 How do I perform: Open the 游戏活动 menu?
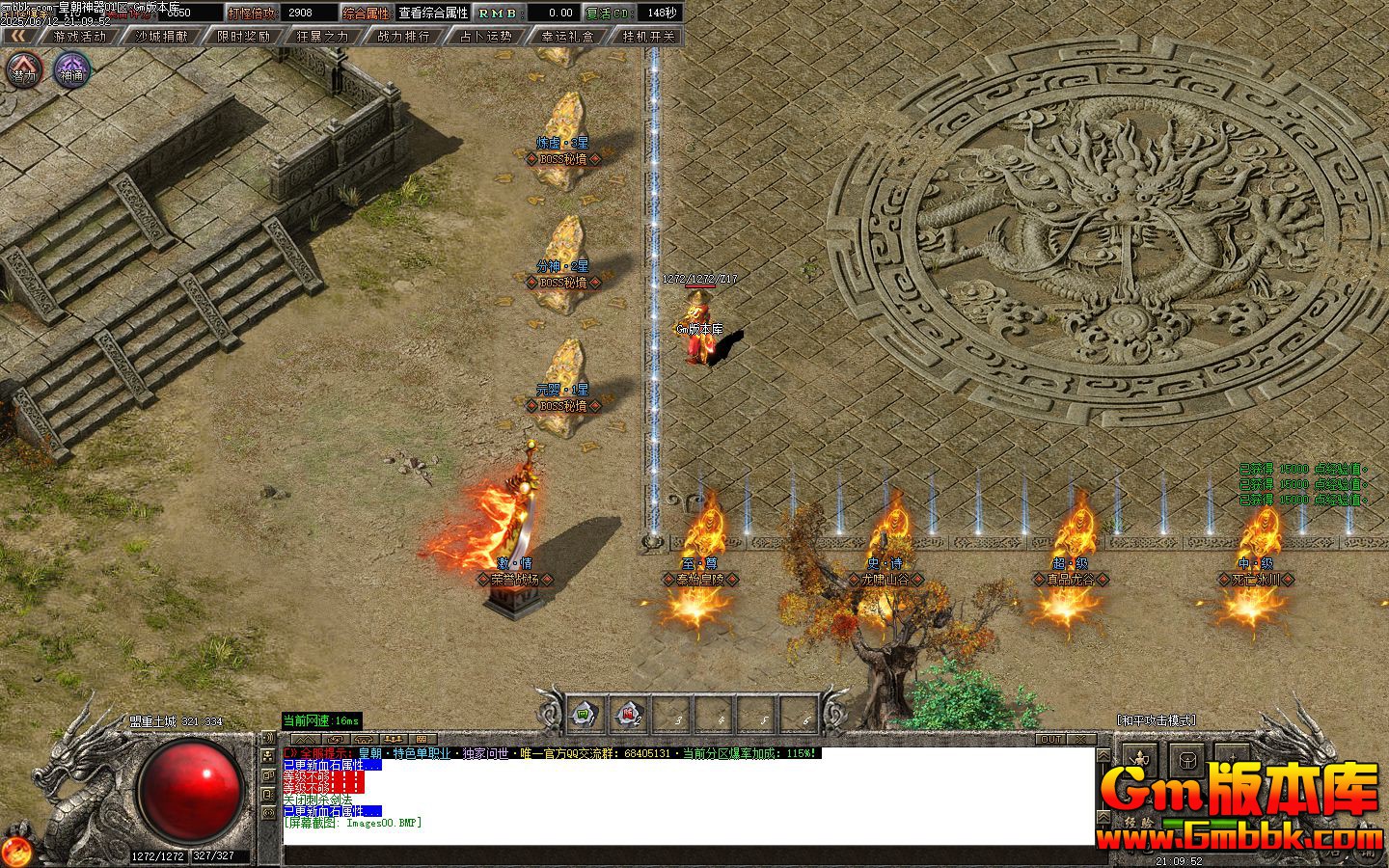pos(80,37)
